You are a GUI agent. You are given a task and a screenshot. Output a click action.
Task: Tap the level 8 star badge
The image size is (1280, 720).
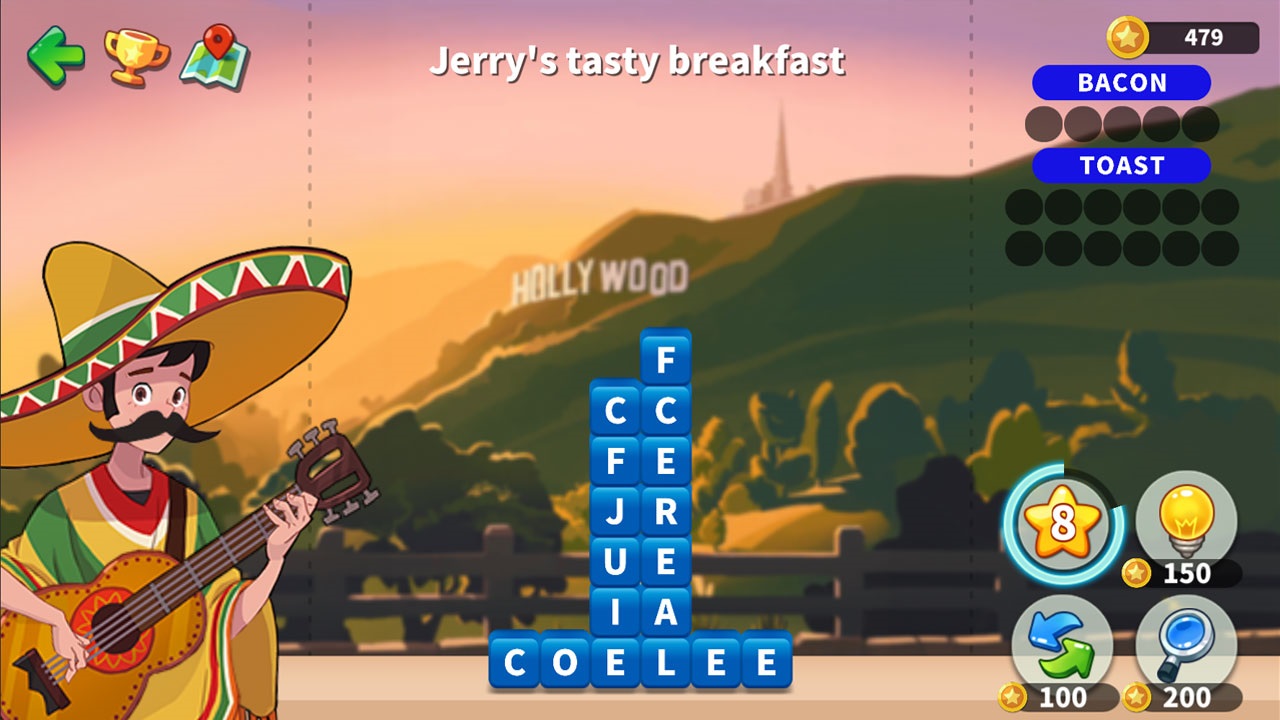click(x=1063, y=519)
